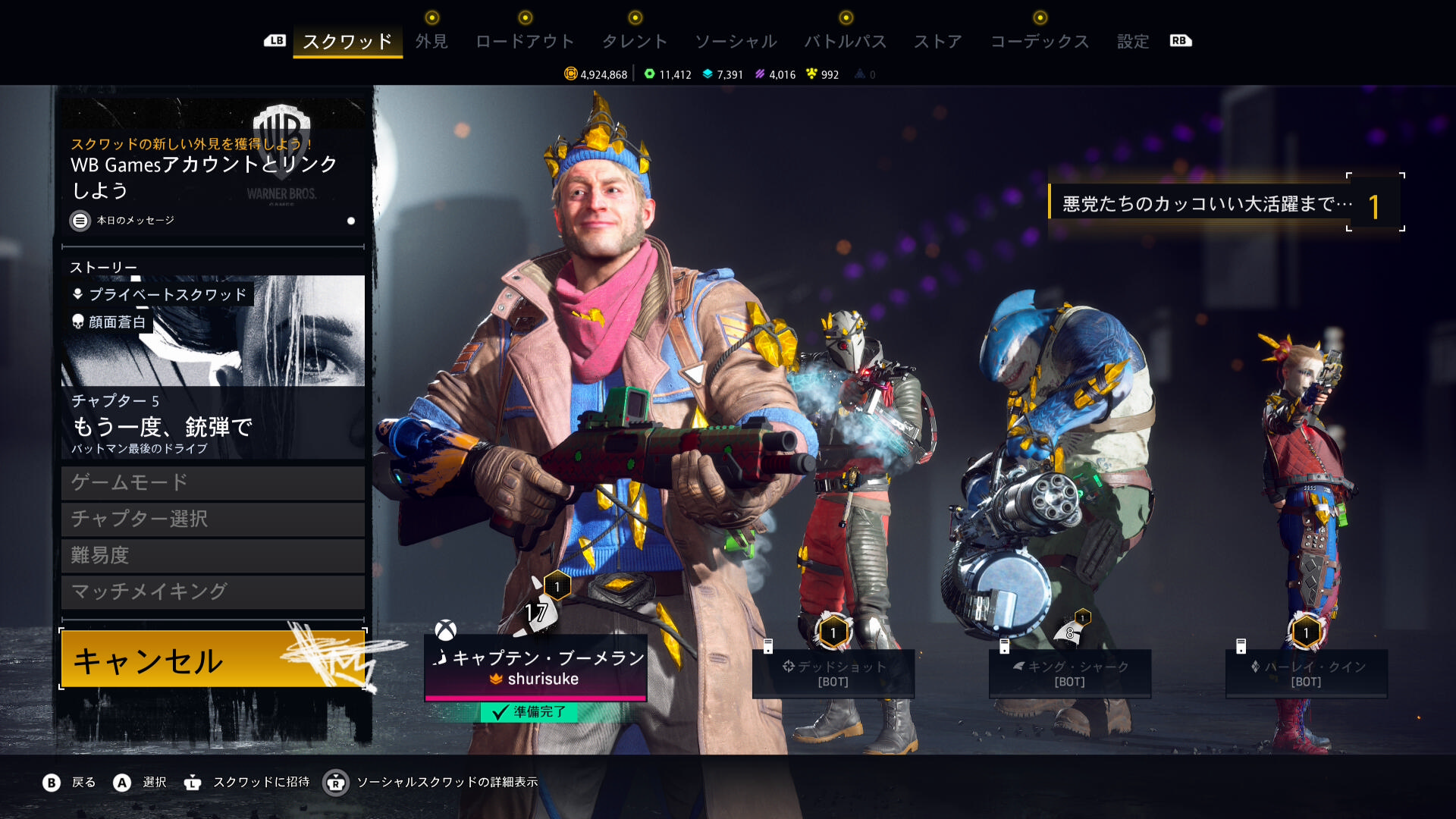Screen dimensions: 1456x819
Task: Open the ゲームモード menu entry
Action: click(x=213, y=482)
